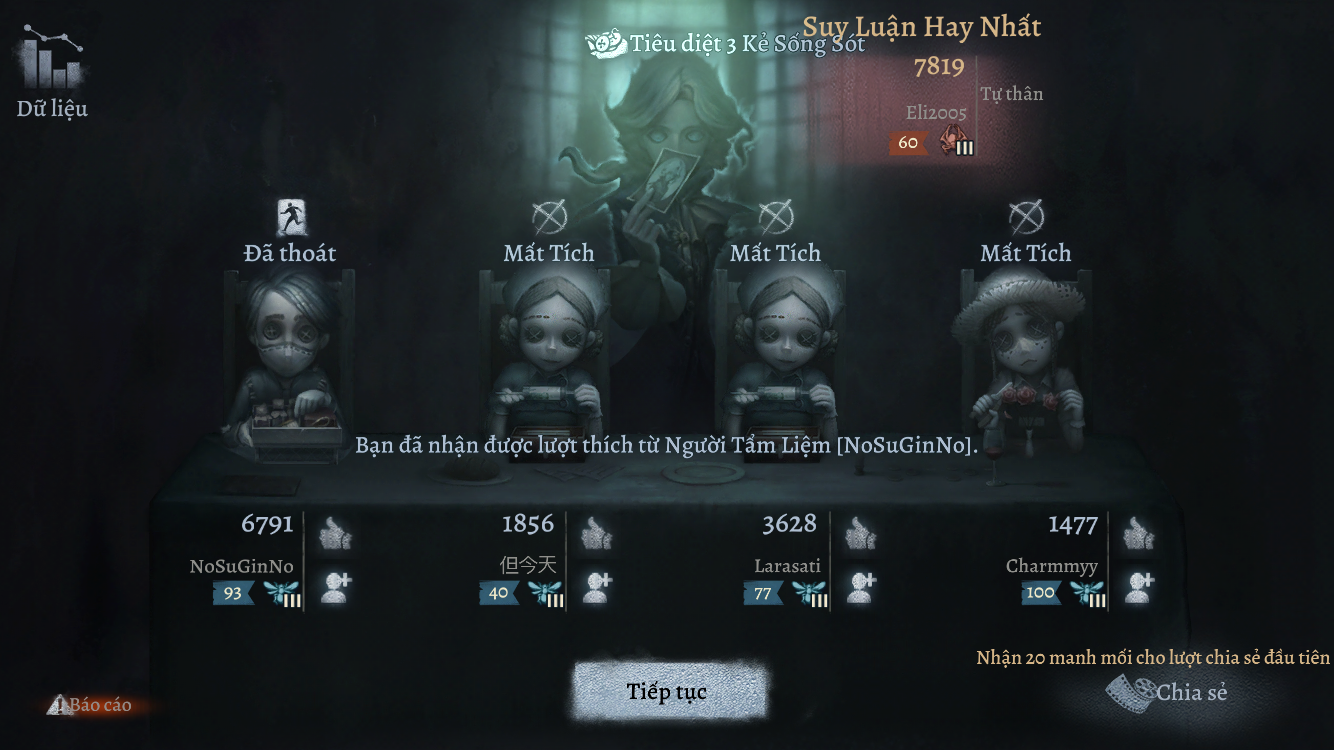Screen dimensions: 1334x750
Task: Like the player 但今天
Action: point(596,534)
